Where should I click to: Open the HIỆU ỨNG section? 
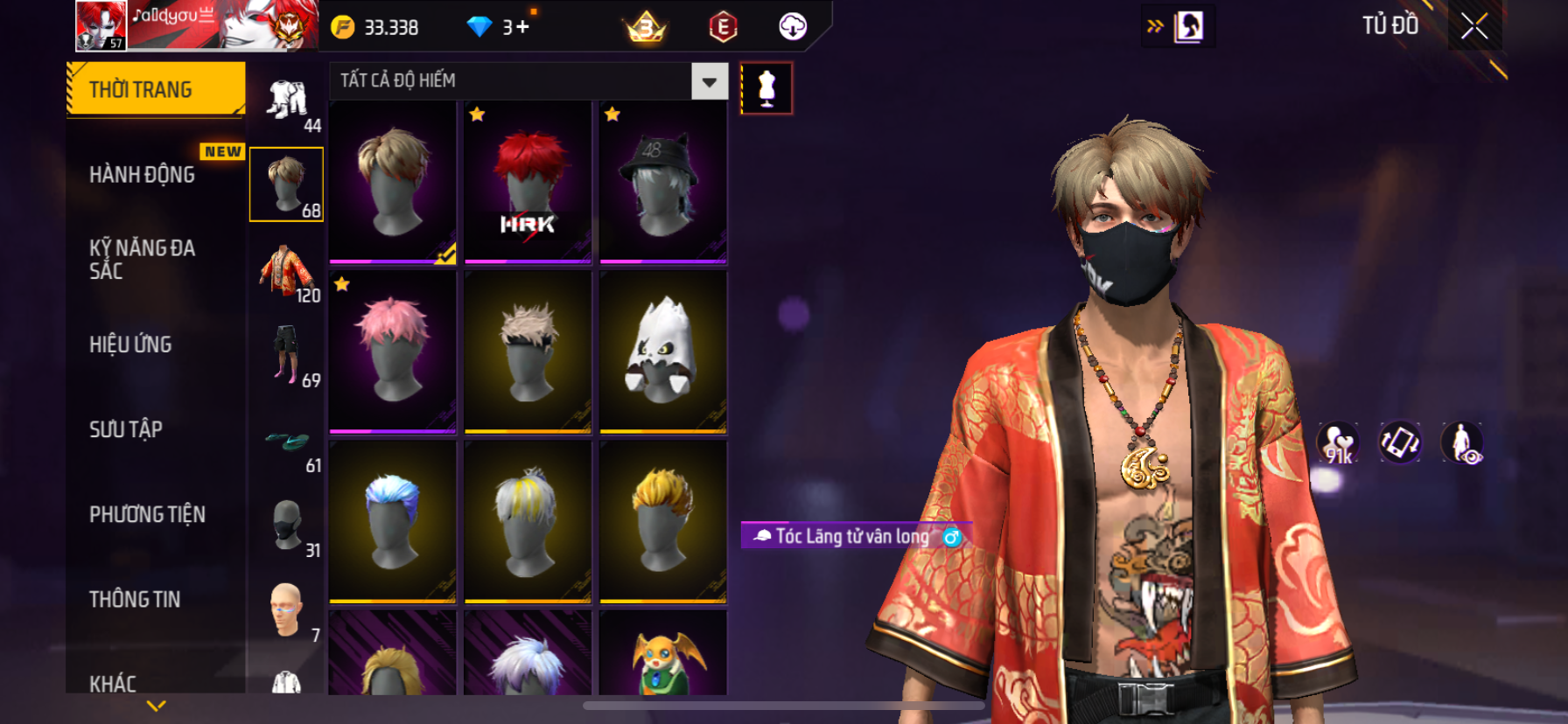coord(131,345)
